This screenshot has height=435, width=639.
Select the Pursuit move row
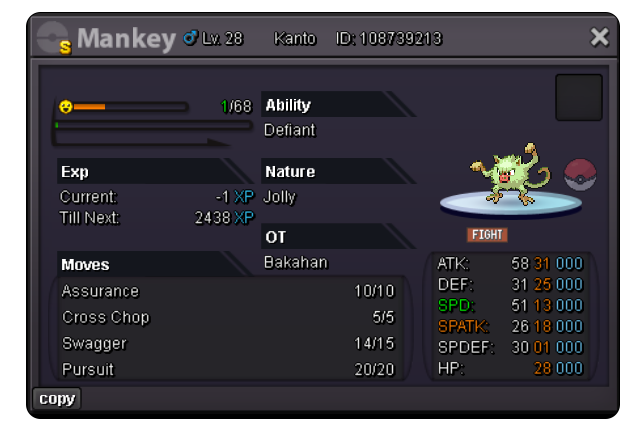coord(228,369)
